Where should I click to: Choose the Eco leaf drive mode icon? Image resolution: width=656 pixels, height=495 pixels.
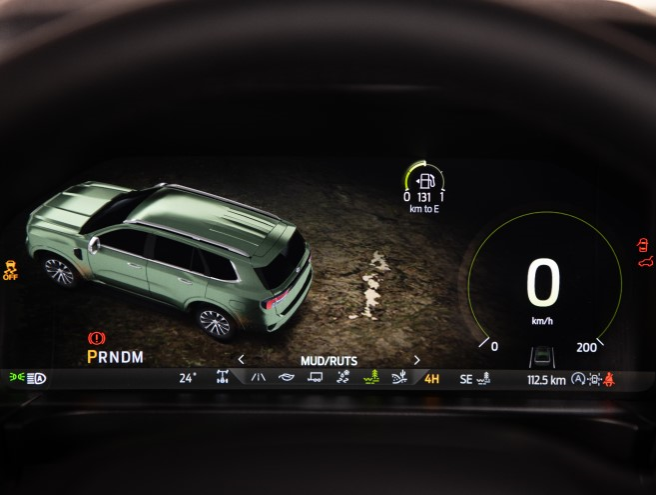pos(286,378)
